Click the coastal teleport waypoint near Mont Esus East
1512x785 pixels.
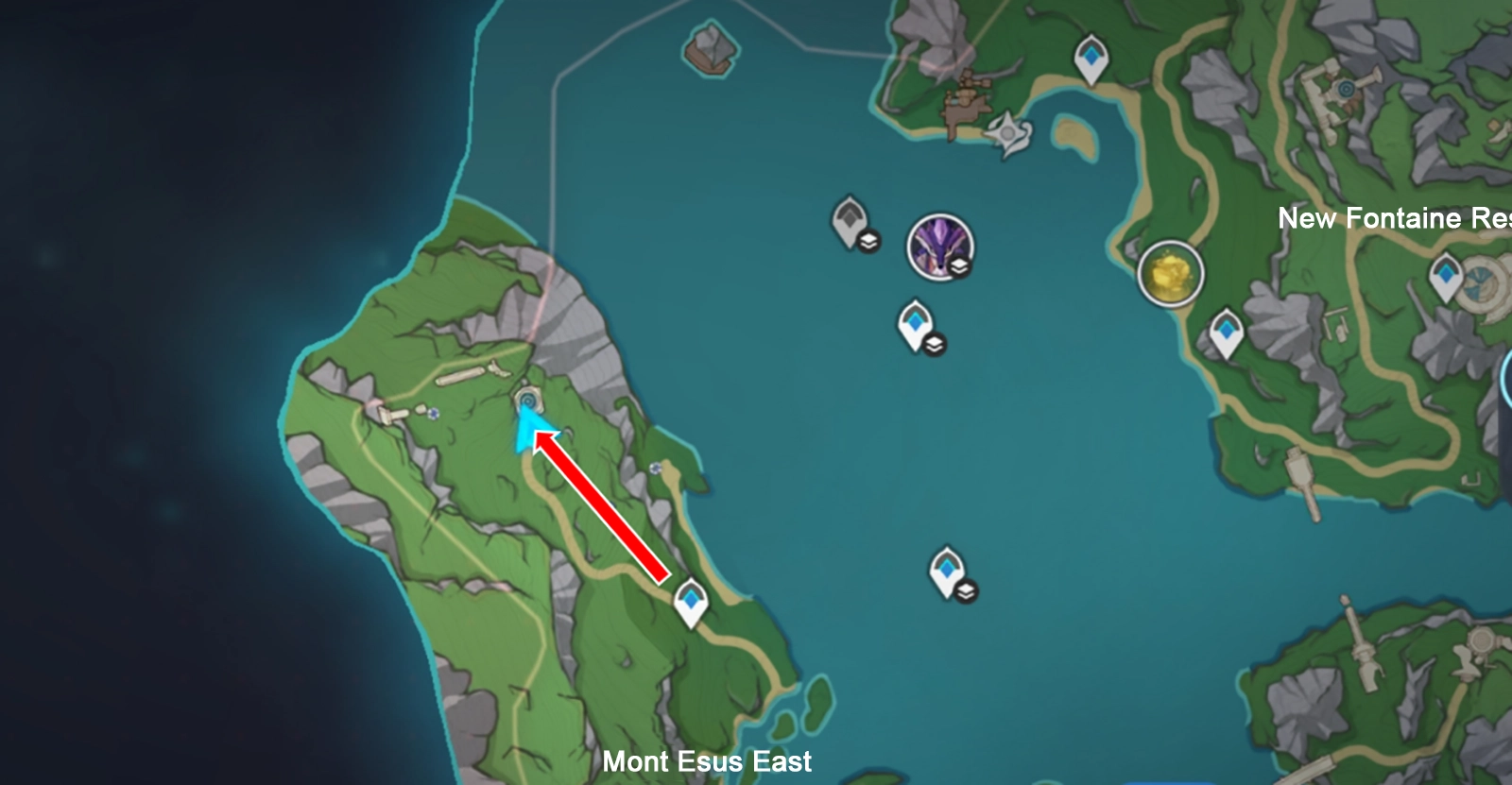tap(692, 596)
